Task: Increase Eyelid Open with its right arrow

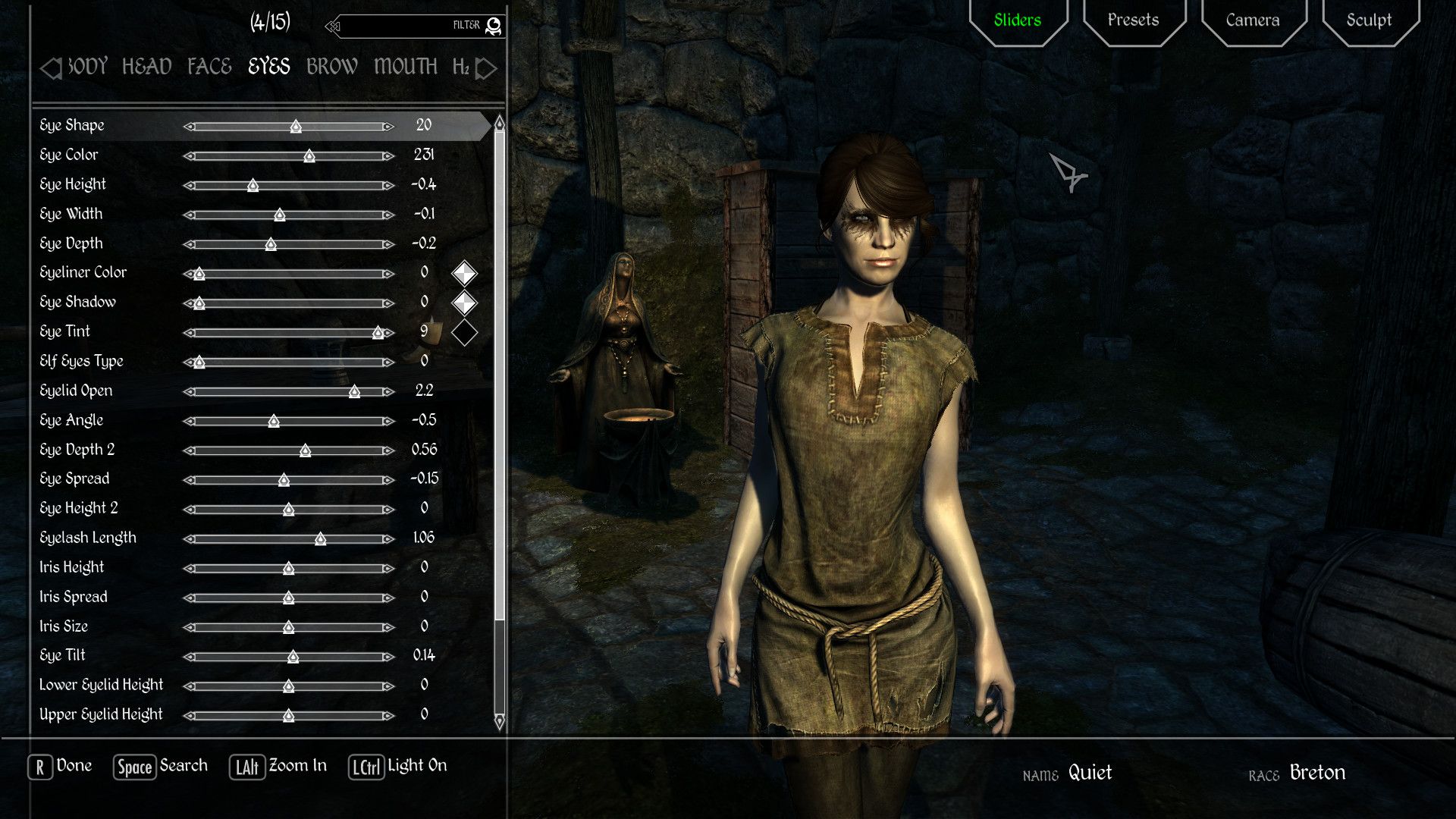Action: (x=388, y=392)
